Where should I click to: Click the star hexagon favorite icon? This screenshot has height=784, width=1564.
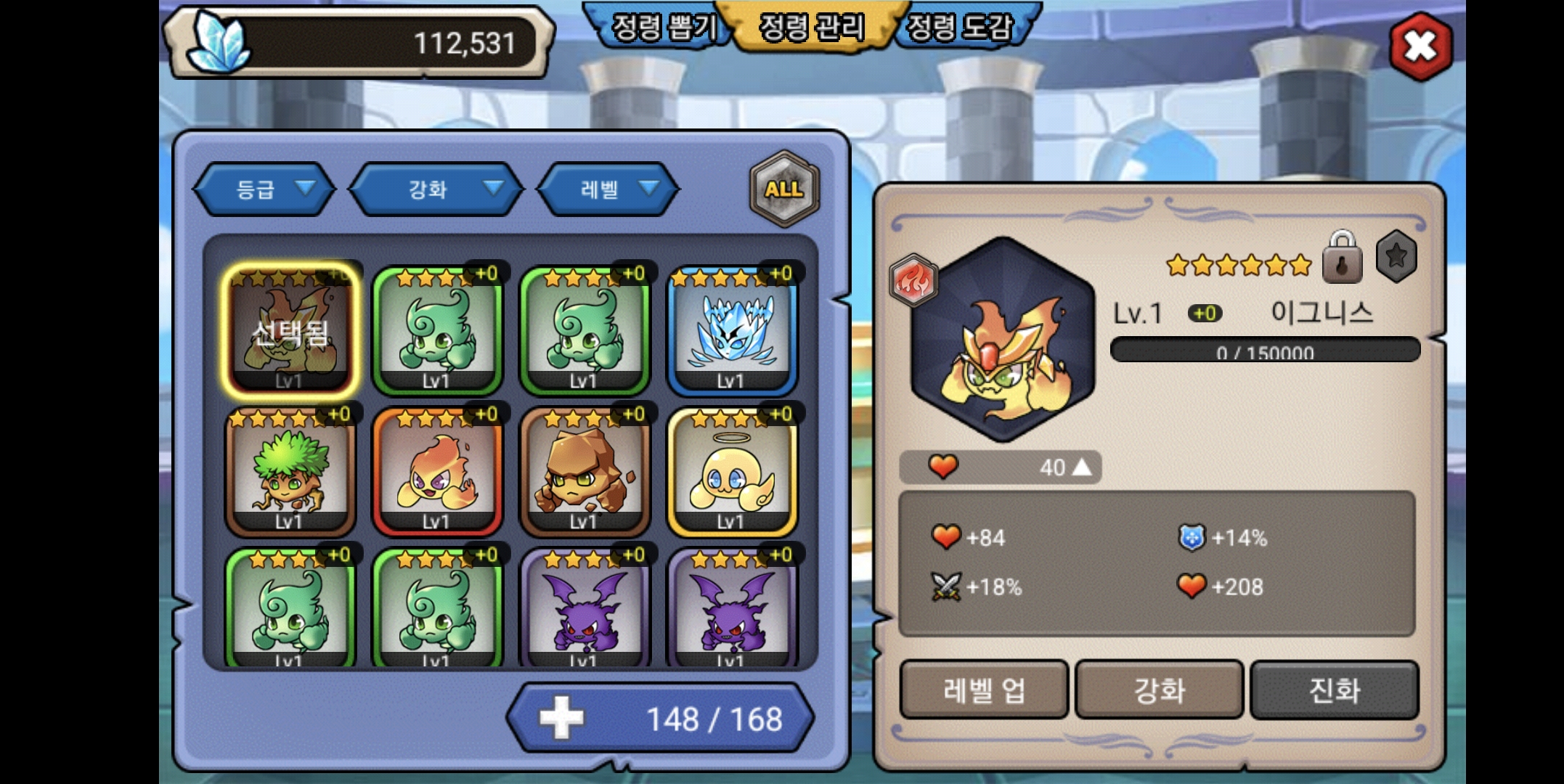1396,256
